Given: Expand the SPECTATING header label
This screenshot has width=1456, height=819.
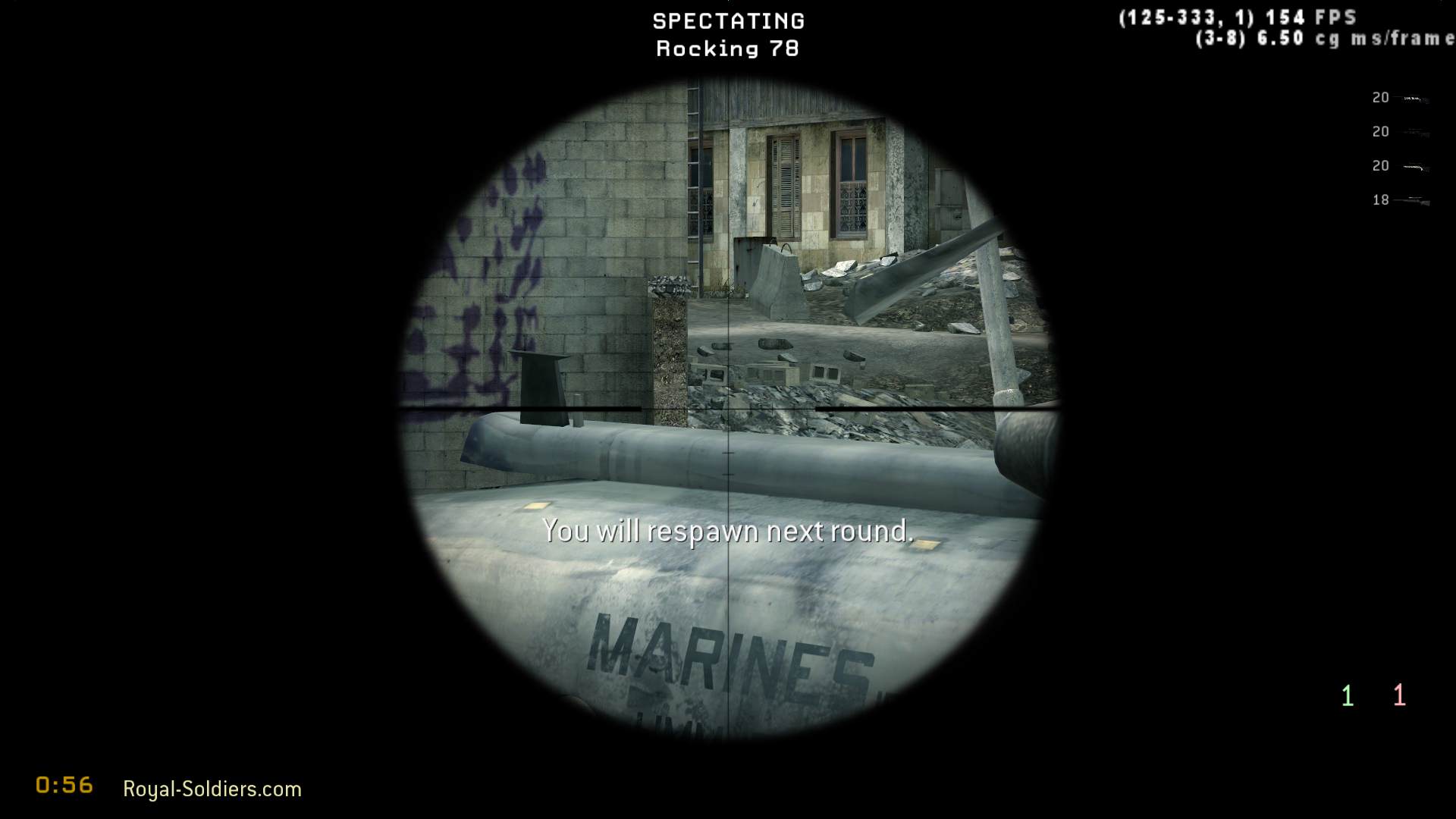Looking at the screenshot, I should pyautogui.click(x=728, y=20).
